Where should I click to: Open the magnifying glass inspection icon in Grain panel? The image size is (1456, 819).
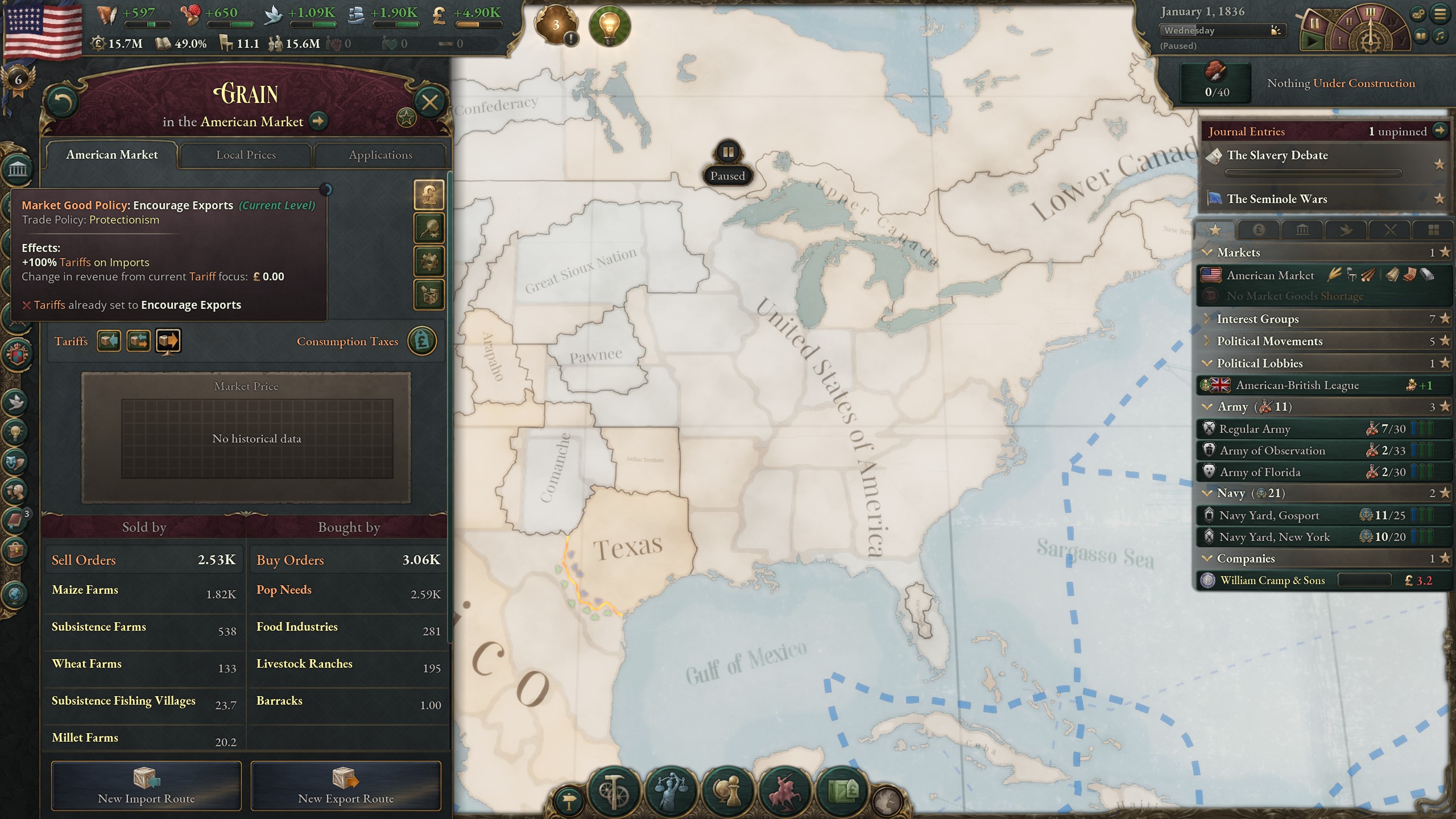[430, 229]
